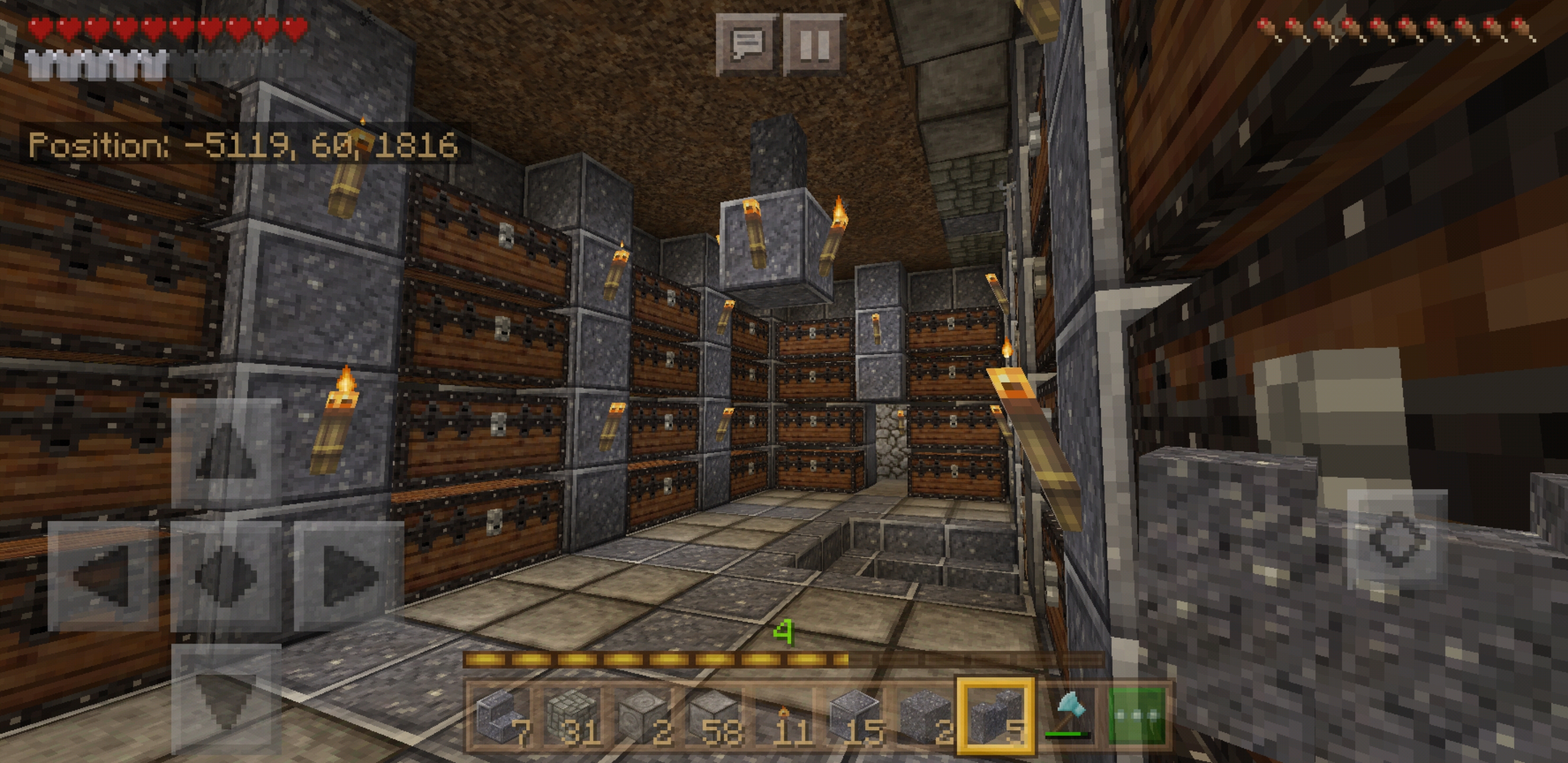Tap the jump button
The image size is (1568, 763).
pos(1397,539)
